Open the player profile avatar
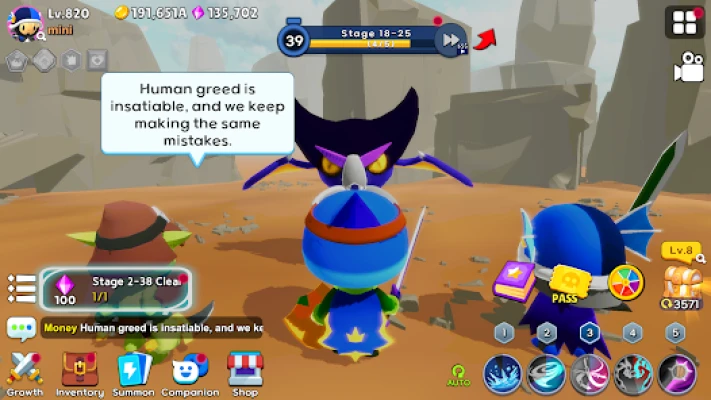This screenshot has width=711, height=400. 24,23
